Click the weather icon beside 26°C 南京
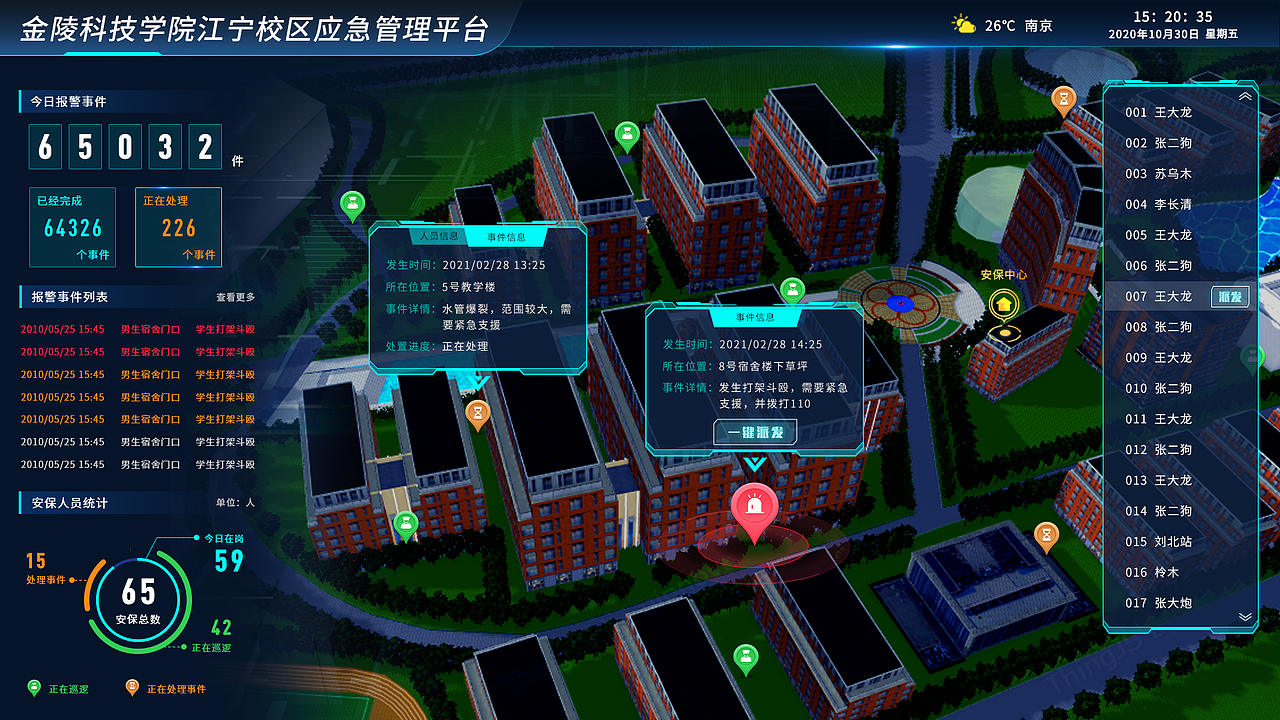The height and width of the screenshot is (720, 1280). point(963,22)
